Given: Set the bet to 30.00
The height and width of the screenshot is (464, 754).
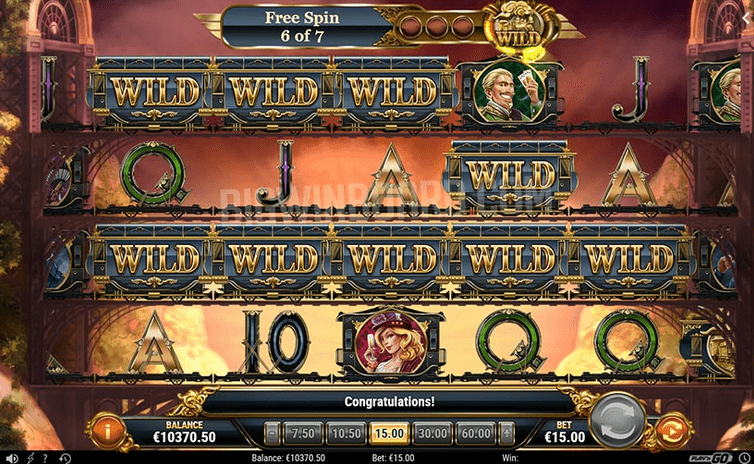Looking at the screenshot, I should pyautogui.click(x=432, y=433).
